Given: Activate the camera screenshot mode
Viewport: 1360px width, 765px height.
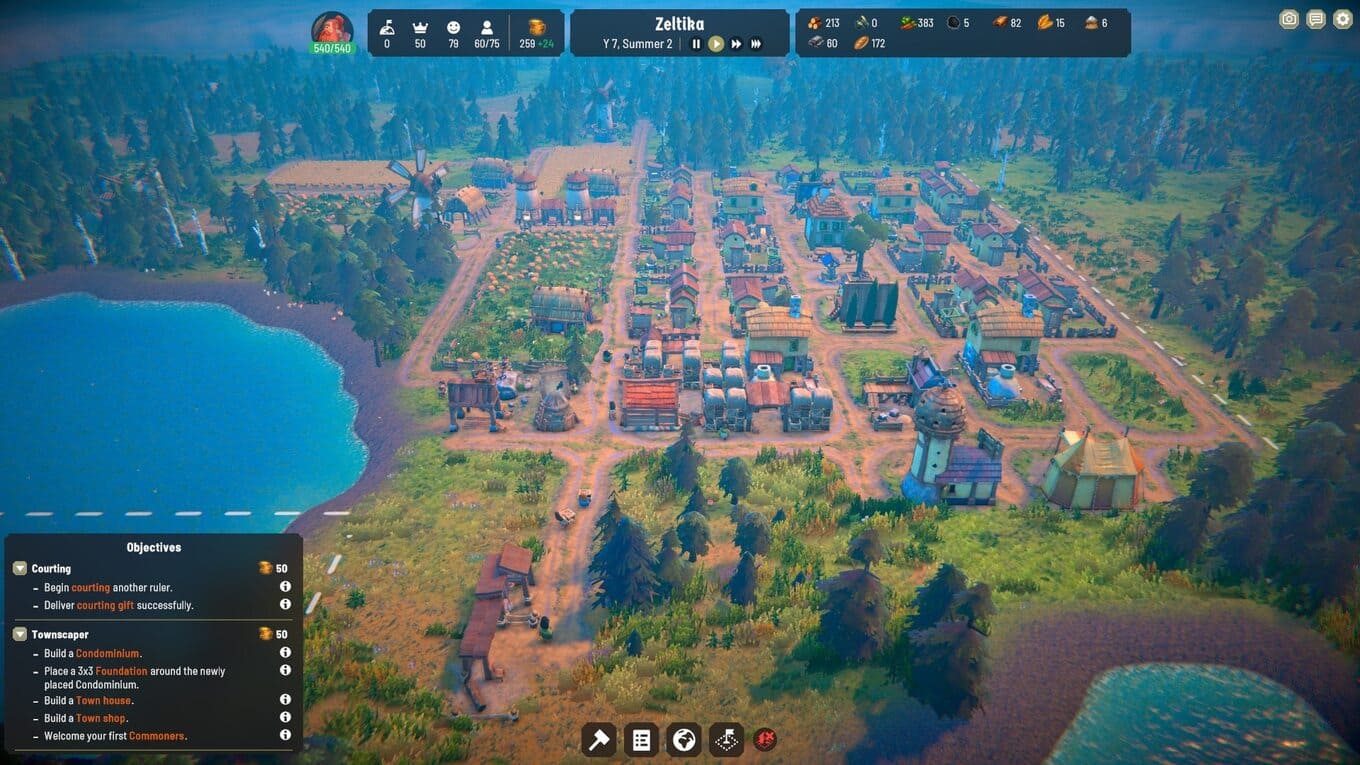Looking at the screenshot, I should pos(1289,19).
